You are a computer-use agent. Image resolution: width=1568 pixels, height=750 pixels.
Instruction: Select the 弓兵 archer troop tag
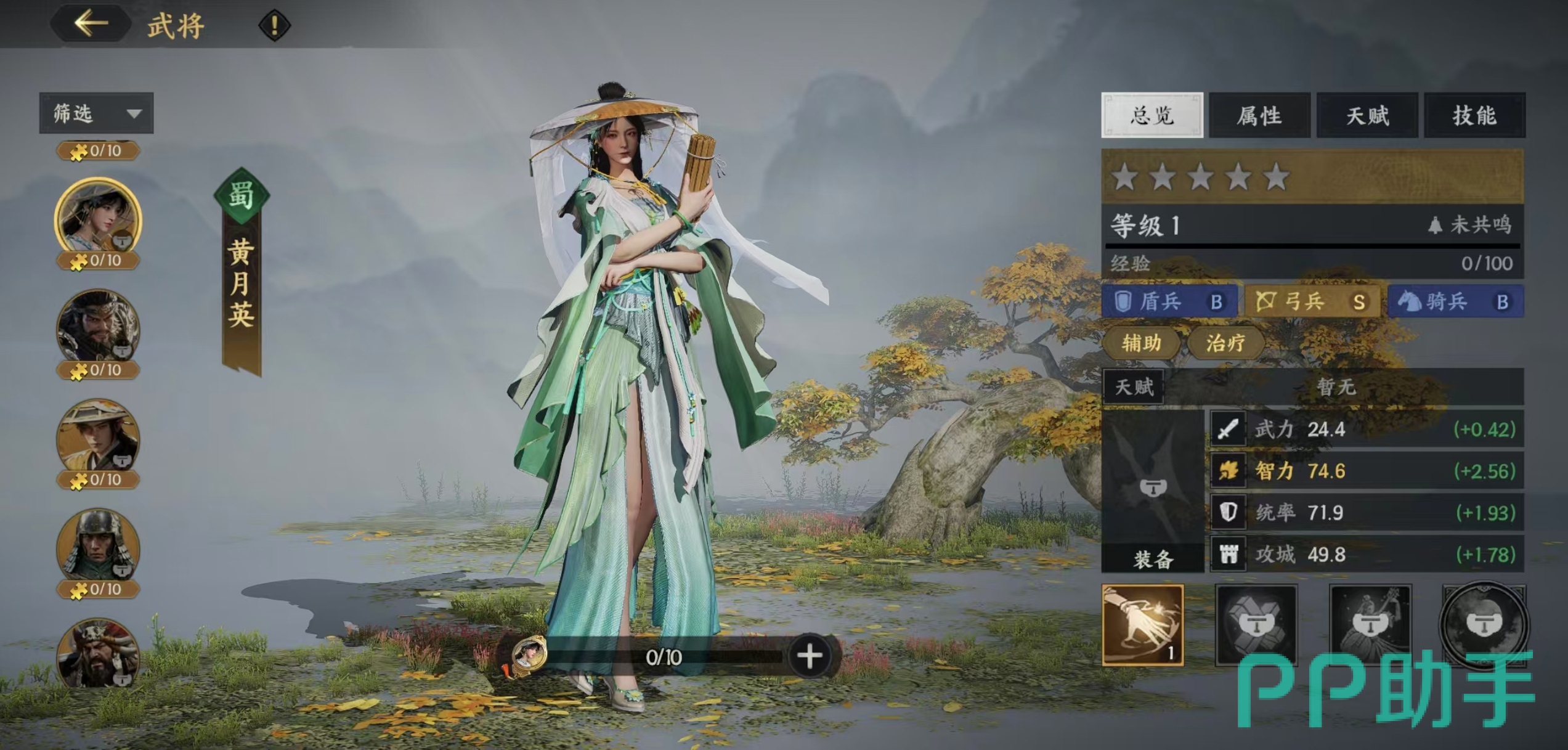click(x=1312, y=301)
